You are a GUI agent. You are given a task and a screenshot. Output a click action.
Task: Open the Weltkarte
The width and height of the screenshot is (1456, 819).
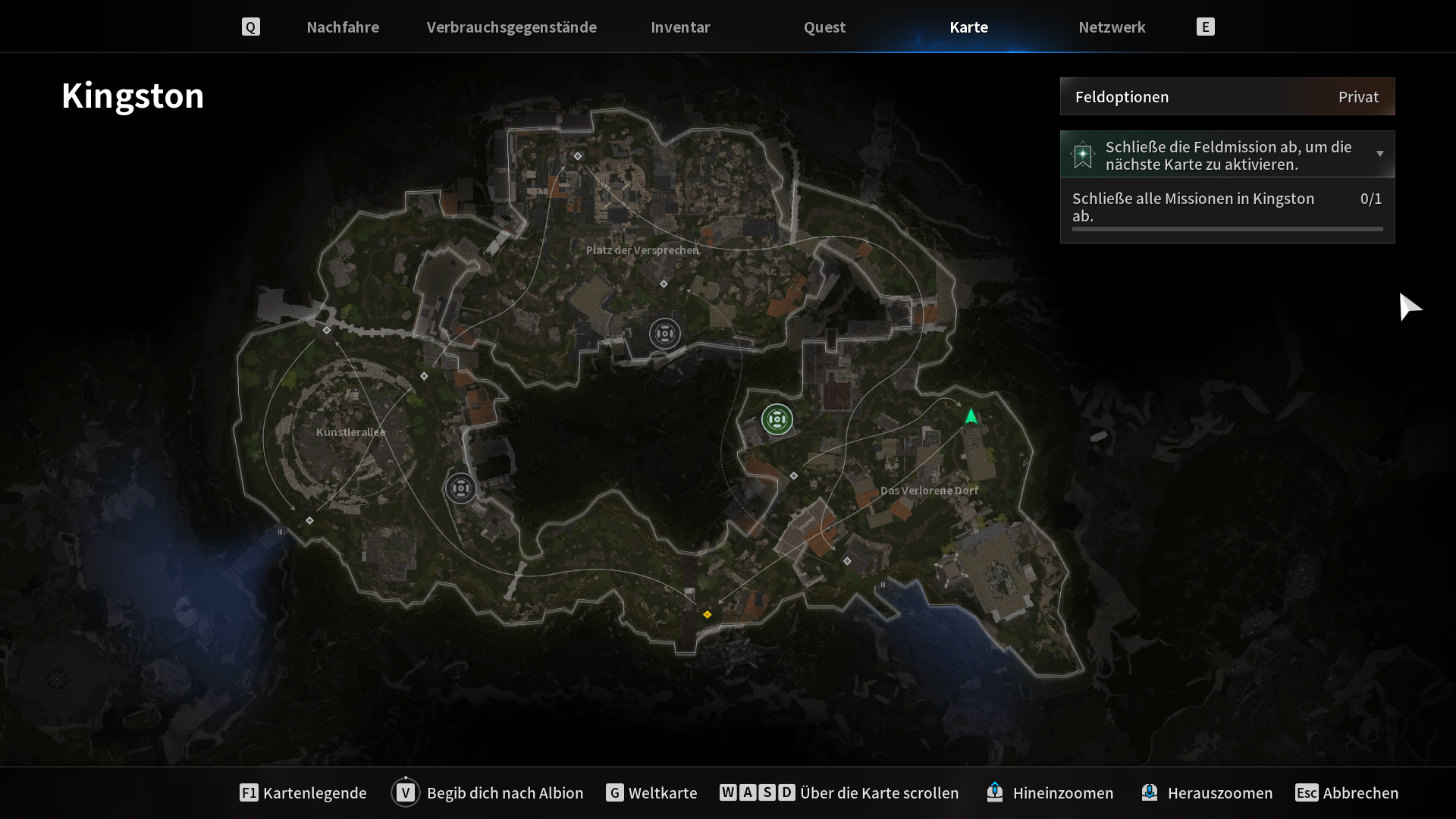point(651,792)
